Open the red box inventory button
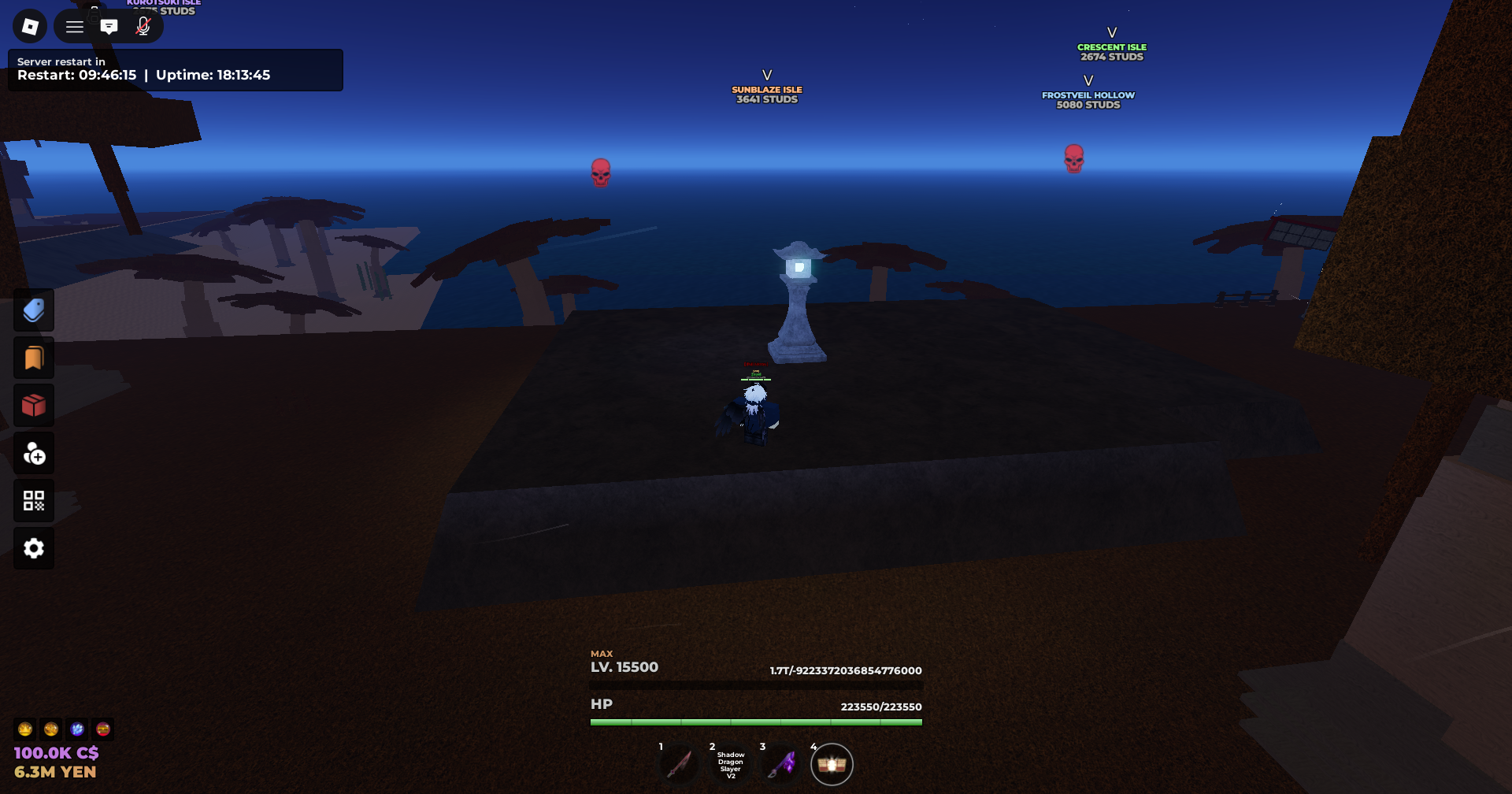The image size is (1512, 794). [x=34, y=406]
